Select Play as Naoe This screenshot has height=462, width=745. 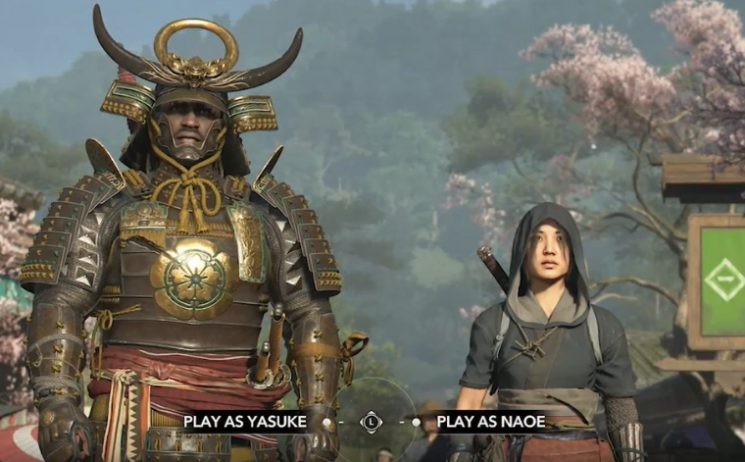pos(482,422)
